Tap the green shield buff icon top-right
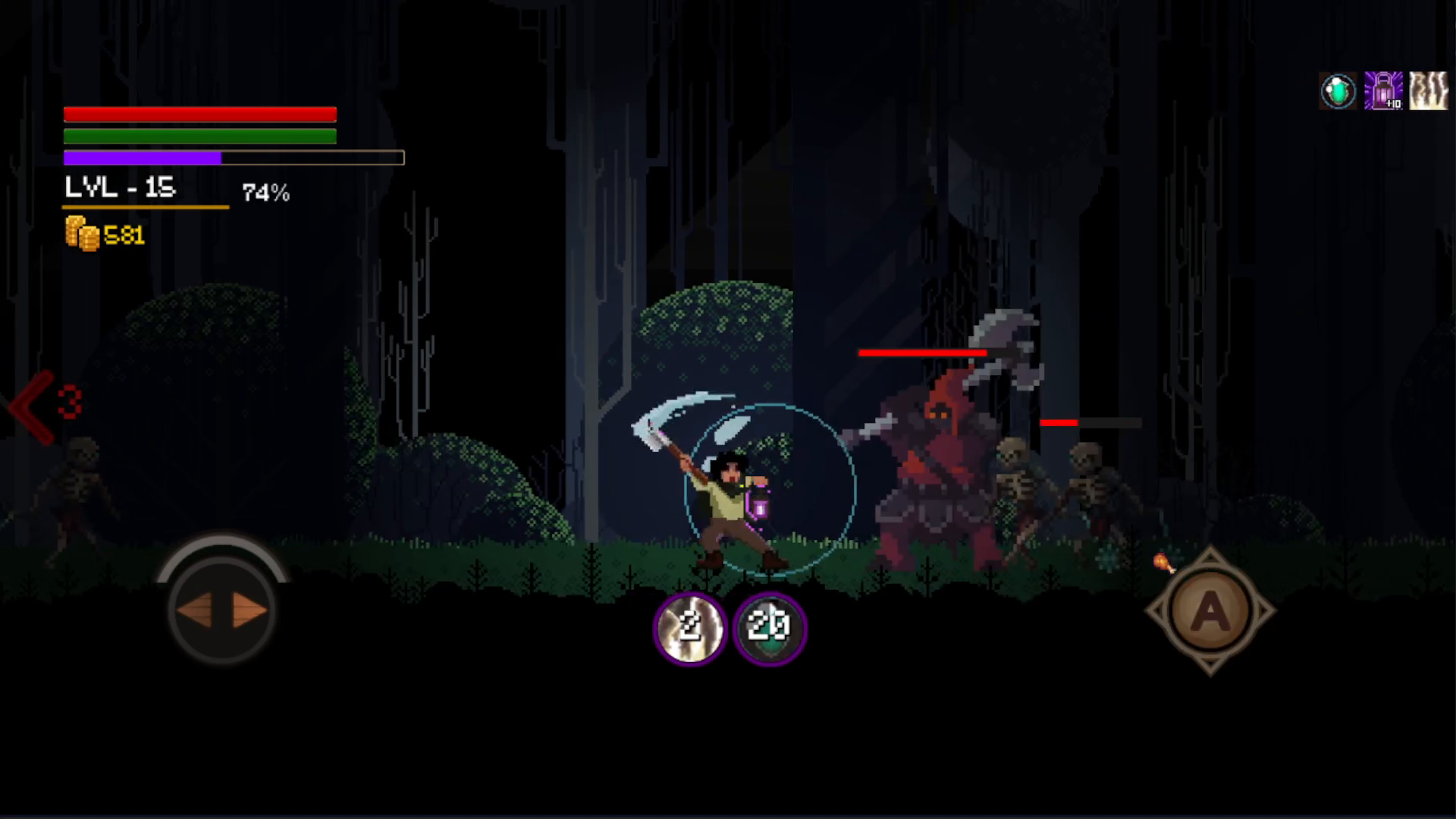This screenshot has height=819, width=1456. point(1338,90)
